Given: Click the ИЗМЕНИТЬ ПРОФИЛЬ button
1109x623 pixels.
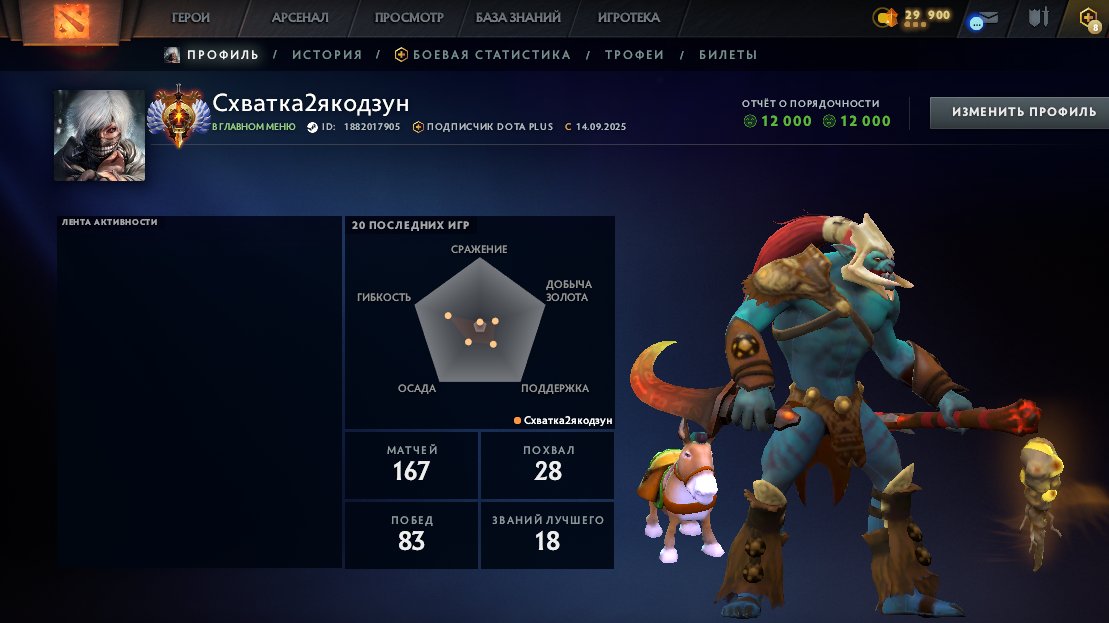Looking at the screenshot, I should (1019, 112).
